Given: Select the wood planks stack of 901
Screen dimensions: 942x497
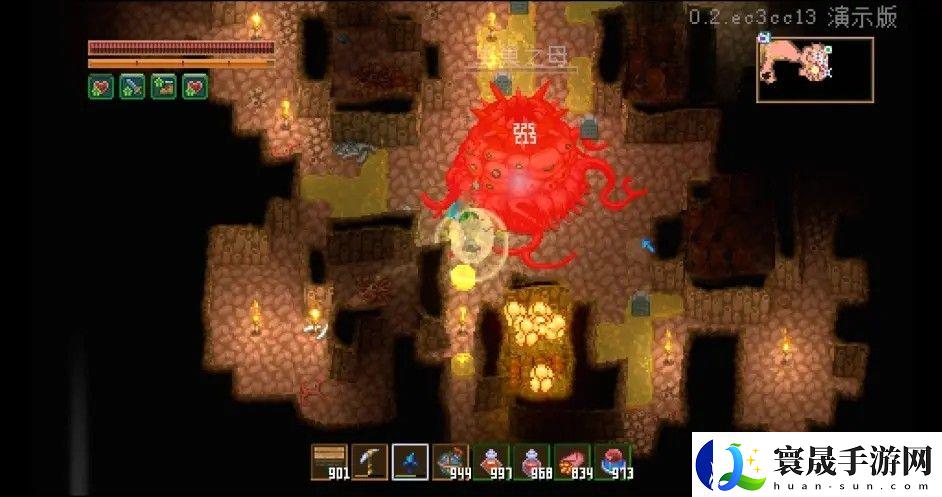Looking at the screenshot, I should (x=328, y=461).
